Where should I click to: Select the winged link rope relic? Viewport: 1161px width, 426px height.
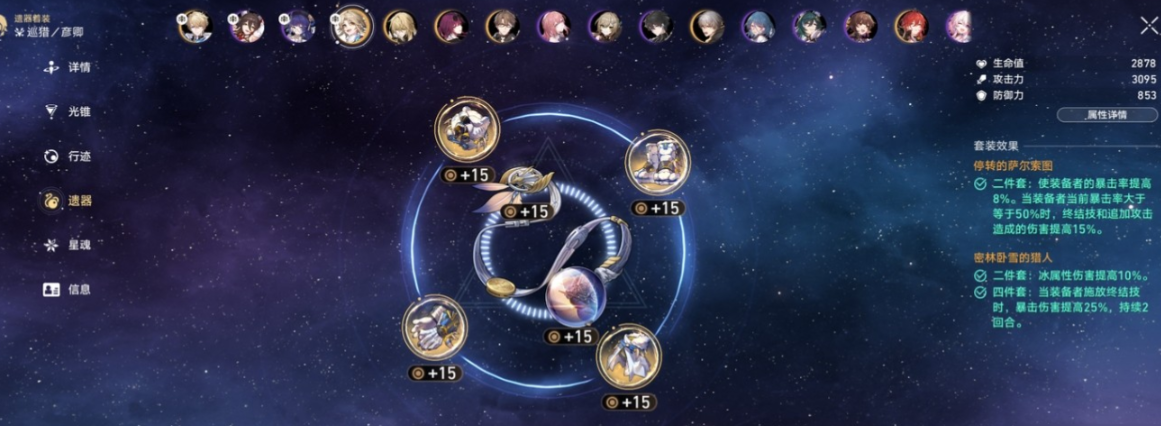coord(531,185)
